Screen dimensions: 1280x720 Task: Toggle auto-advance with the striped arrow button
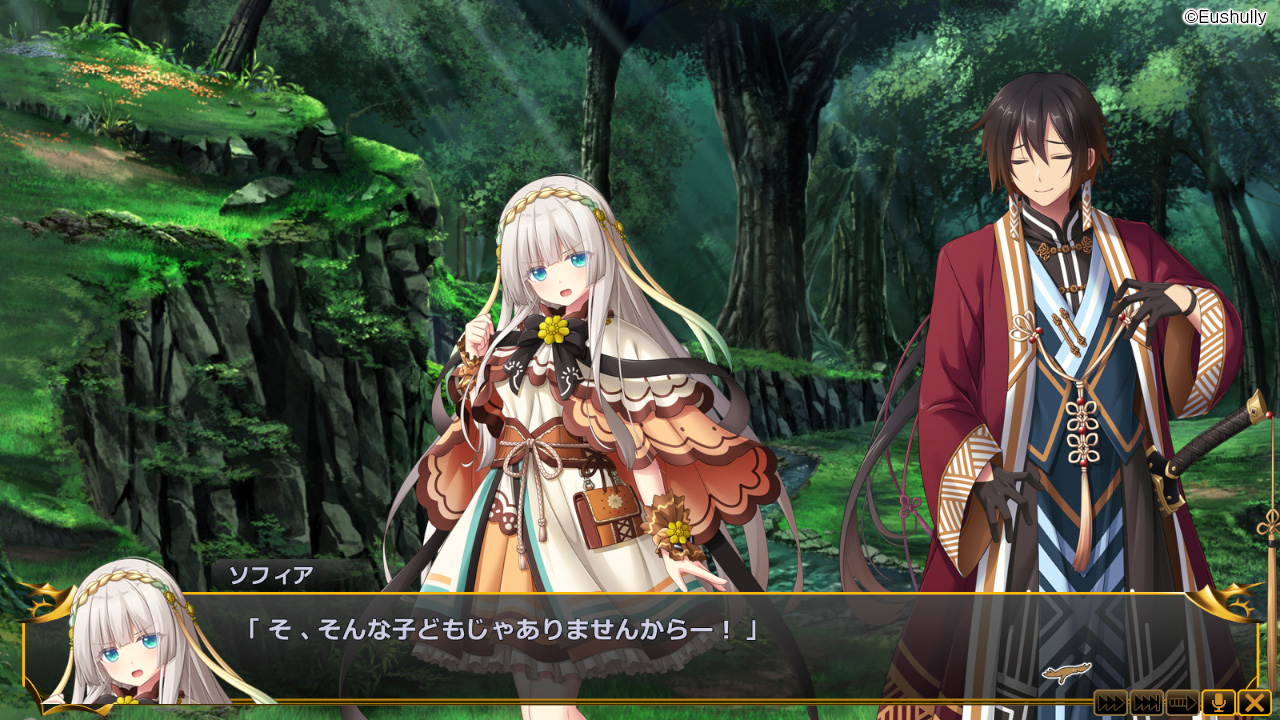[1182, 702]
